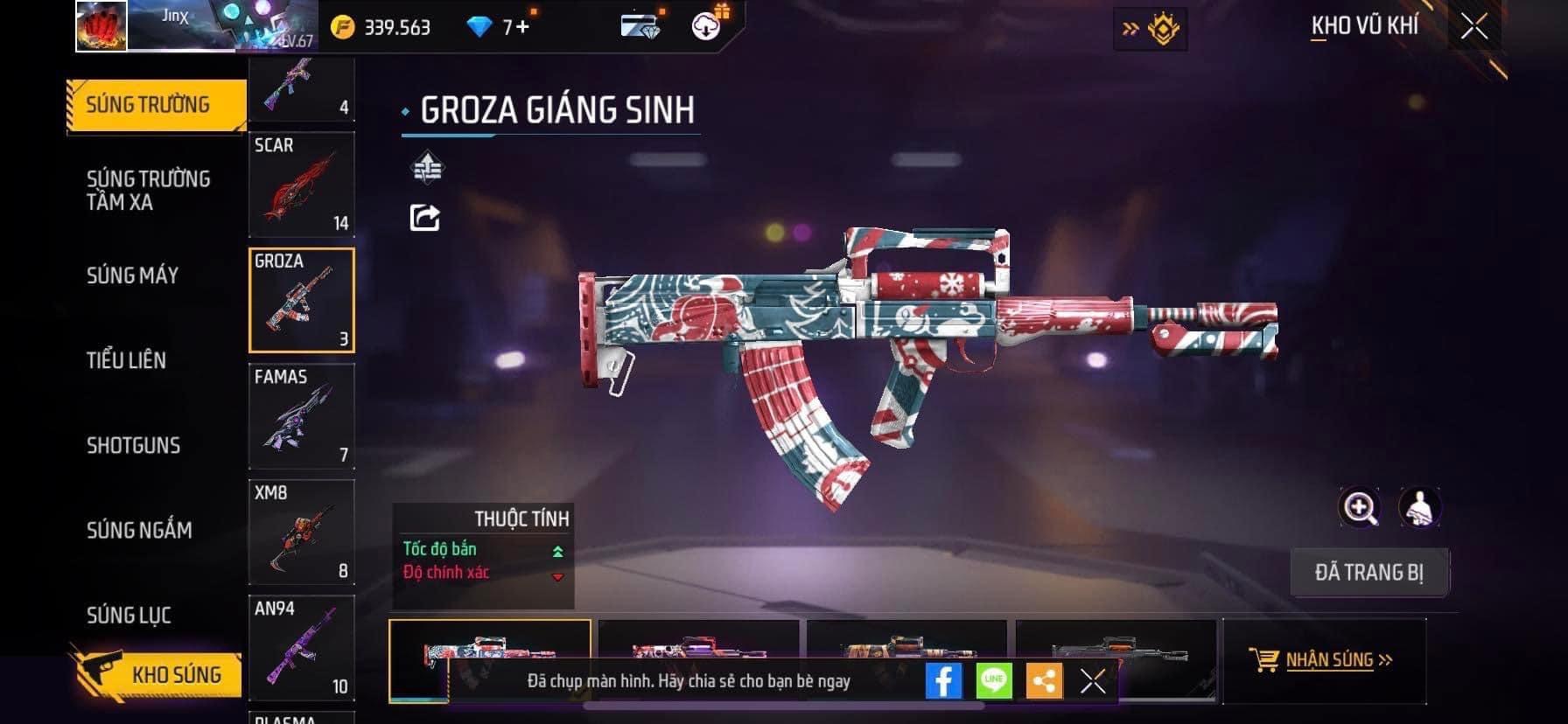Zoom in with the magnifier button
The height and width of the screenshot is (724, 1568).
pos(1360,507)
